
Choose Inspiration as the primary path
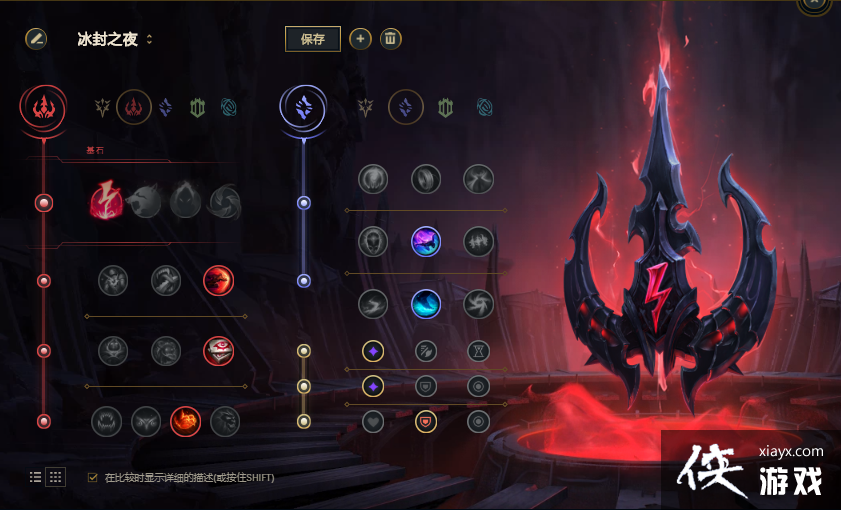click(229, 106)
